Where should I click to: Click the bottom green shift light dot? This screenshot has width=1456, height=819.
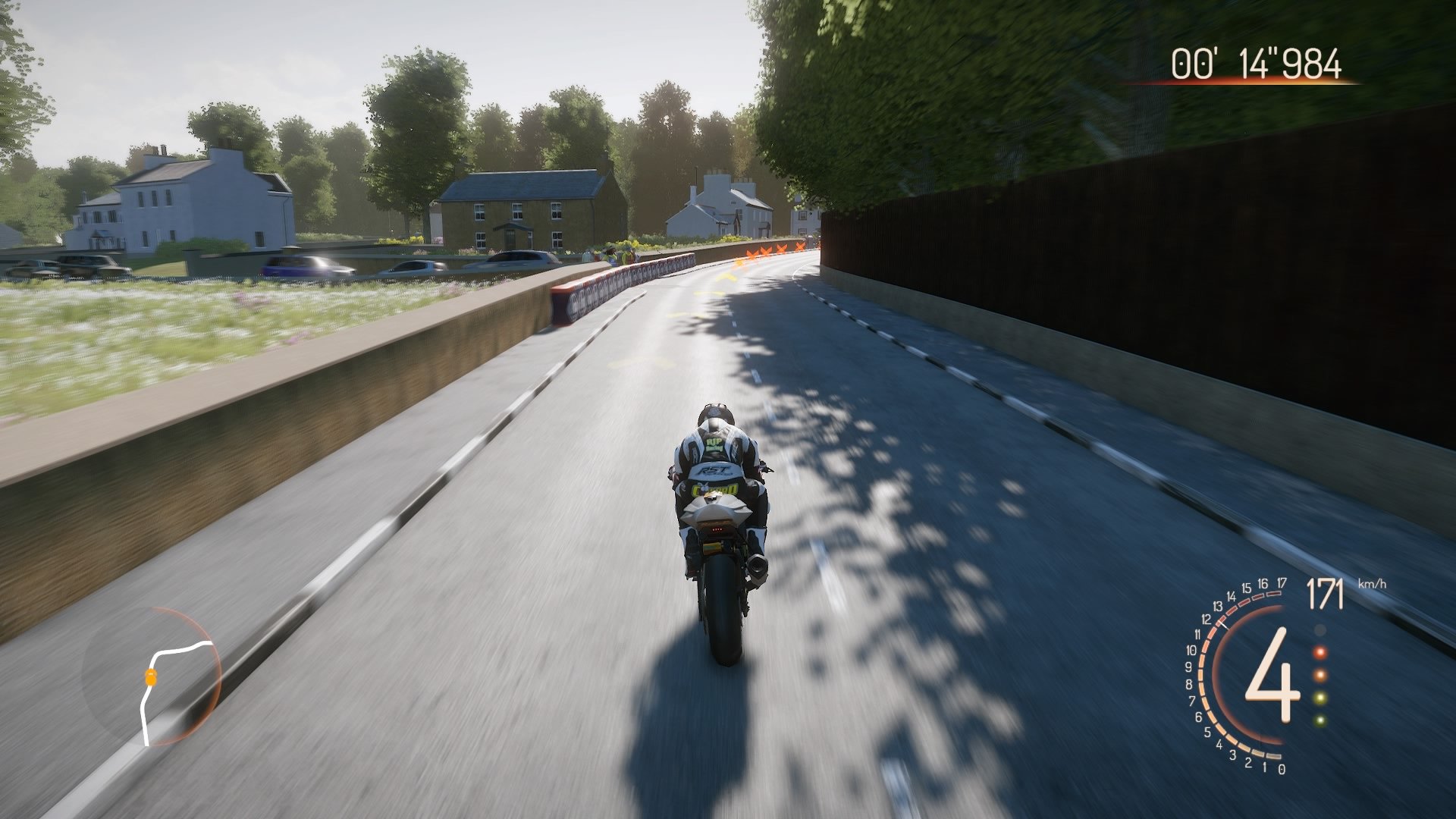pos(1319,720)
